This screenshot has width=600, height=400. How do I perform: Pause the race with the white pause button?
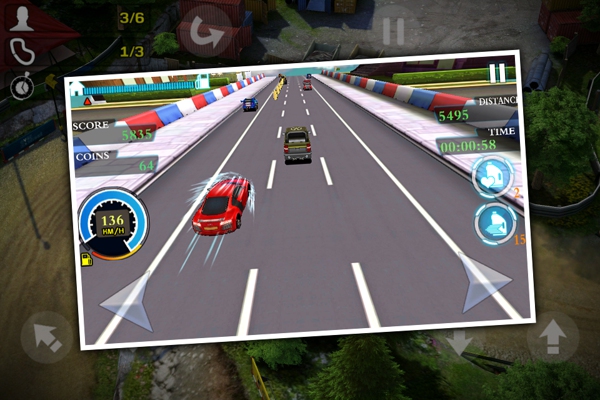(497, 73)
